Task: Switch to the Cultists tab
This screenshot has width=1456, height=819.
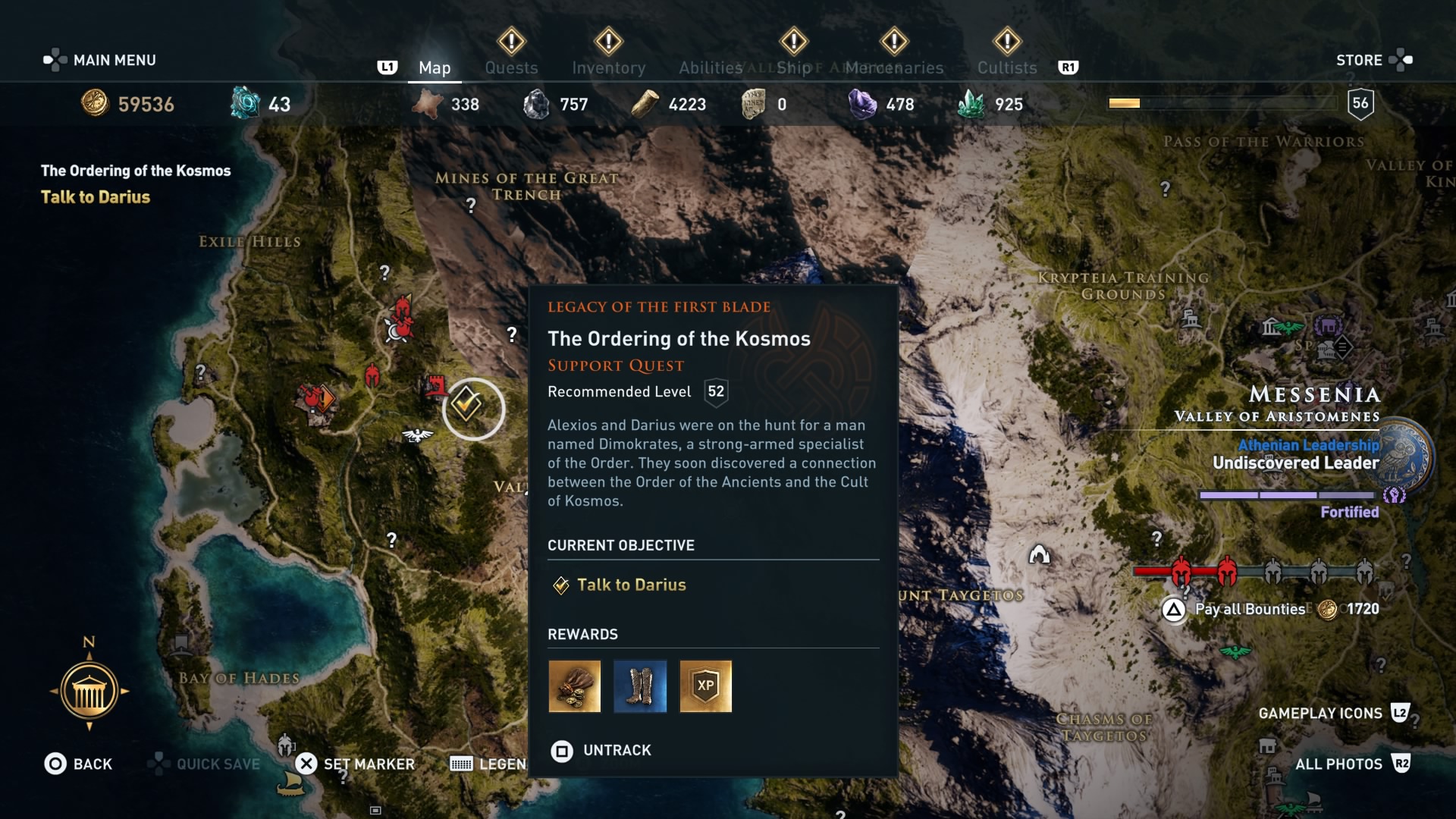Action: (x=1006, y=67)
